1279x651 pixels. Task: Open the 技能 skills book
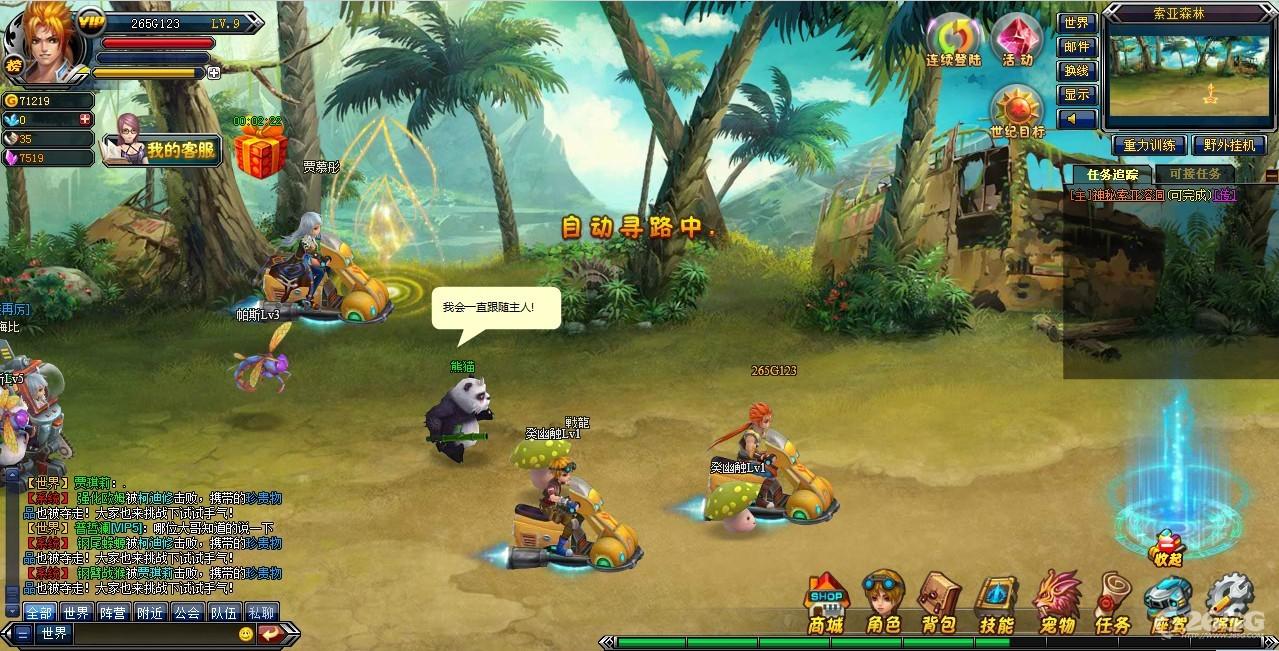coord(997,603)
